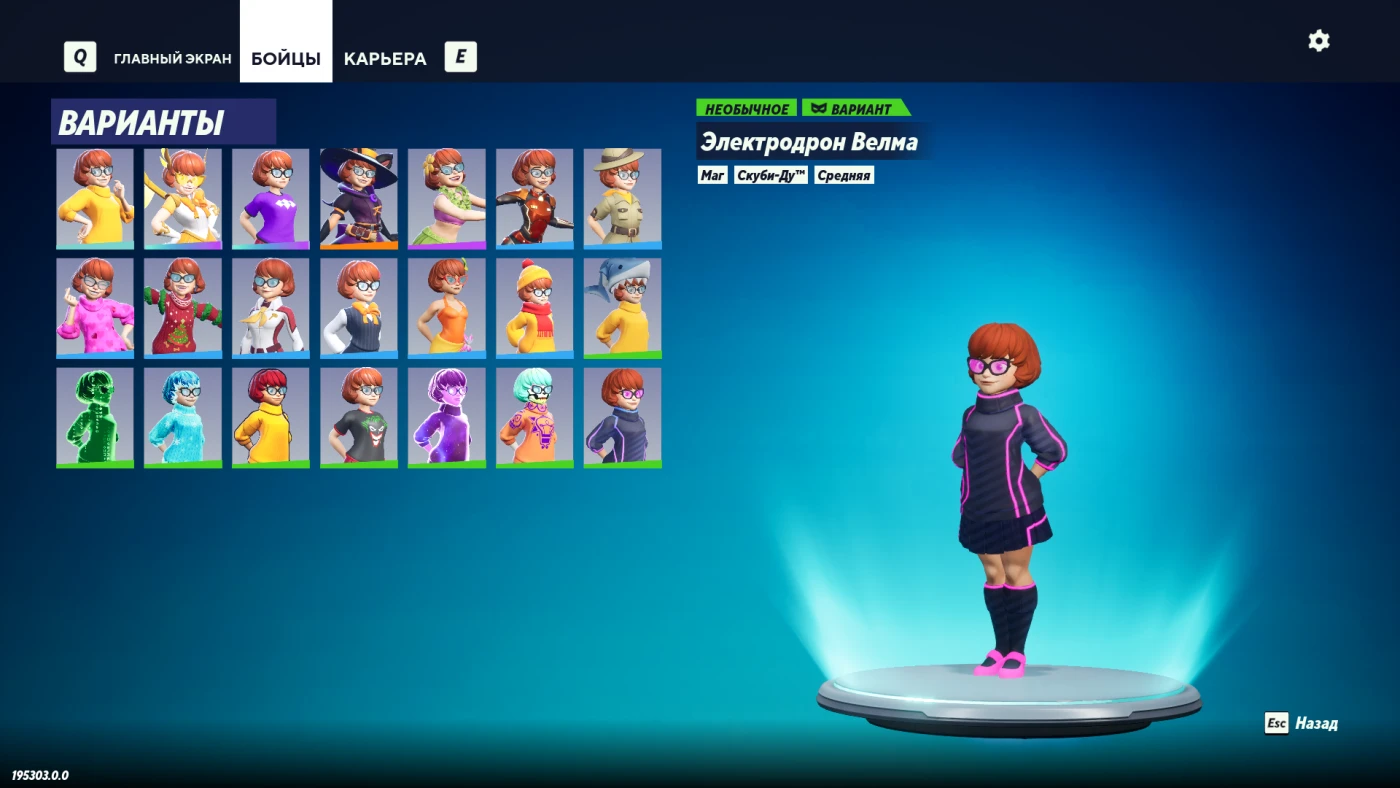
Task: Switch to the Главный экран tab
Action: (x=172, y=58)
